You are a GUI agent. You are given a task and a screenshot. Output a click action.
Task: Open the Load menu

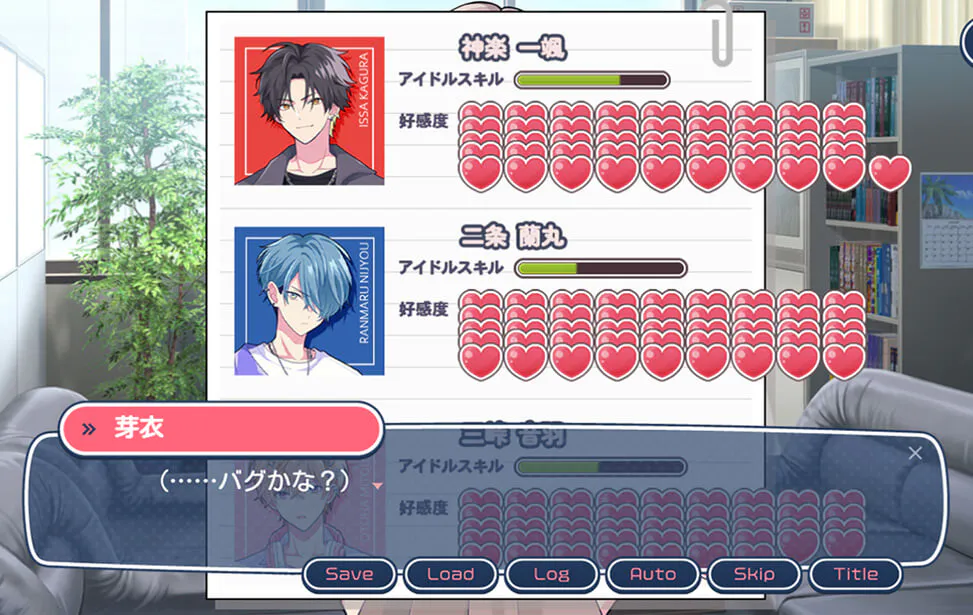pyautogui.click(x=450, y=574)
